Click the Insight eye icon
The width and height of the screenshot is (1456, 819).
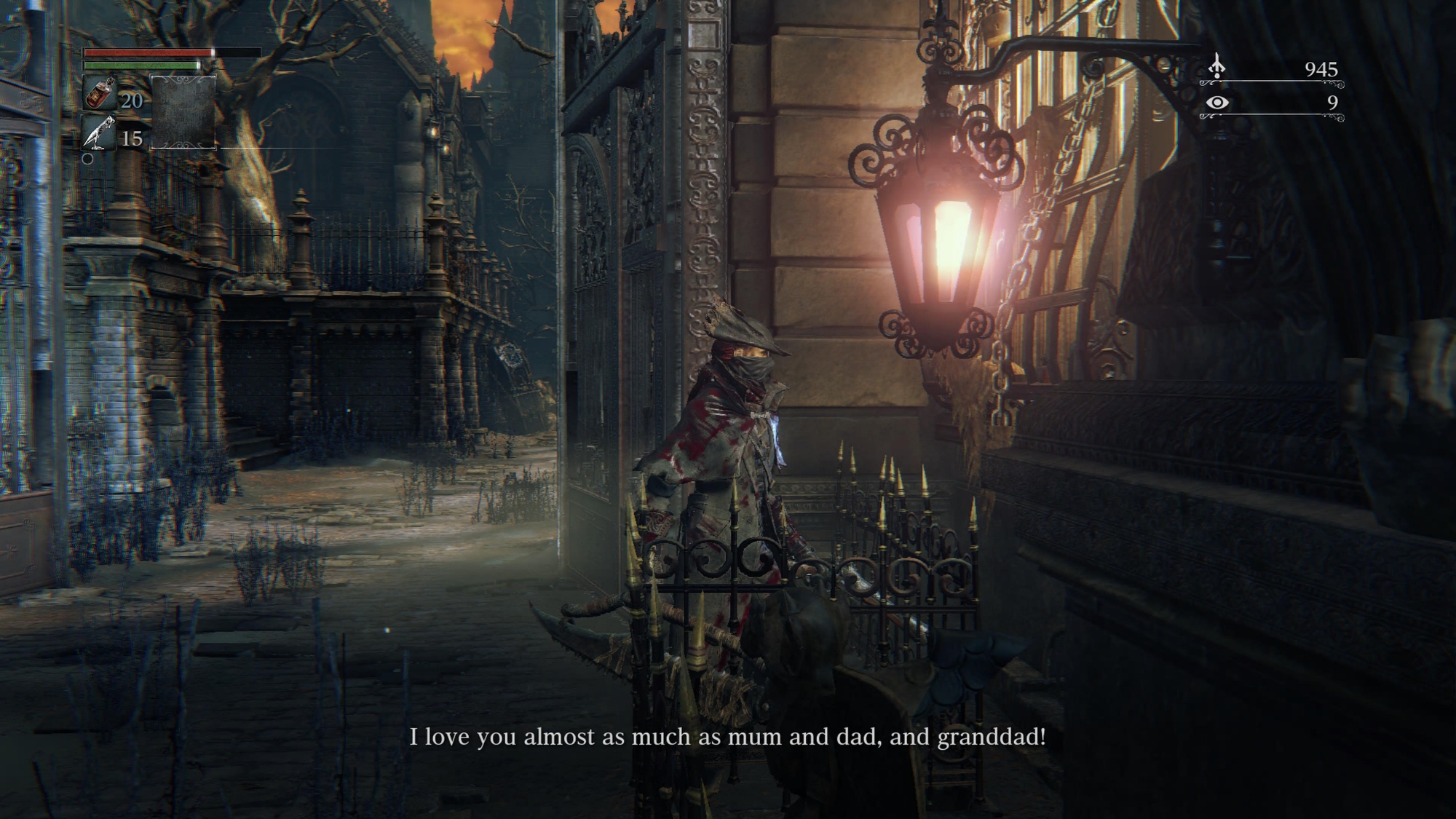tap(1216, 103)
